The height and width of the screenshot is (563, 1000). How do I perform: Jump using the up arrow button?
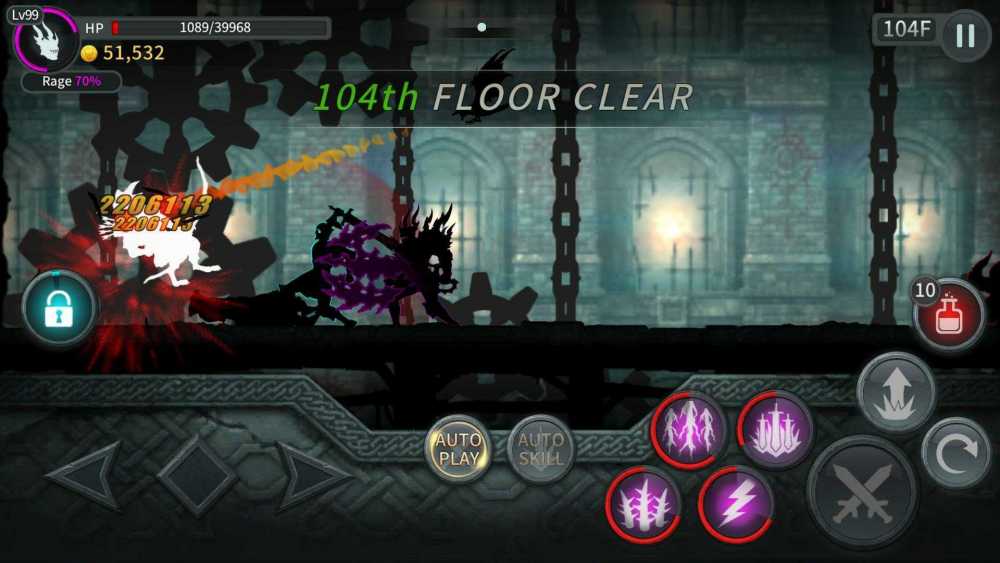895,392
